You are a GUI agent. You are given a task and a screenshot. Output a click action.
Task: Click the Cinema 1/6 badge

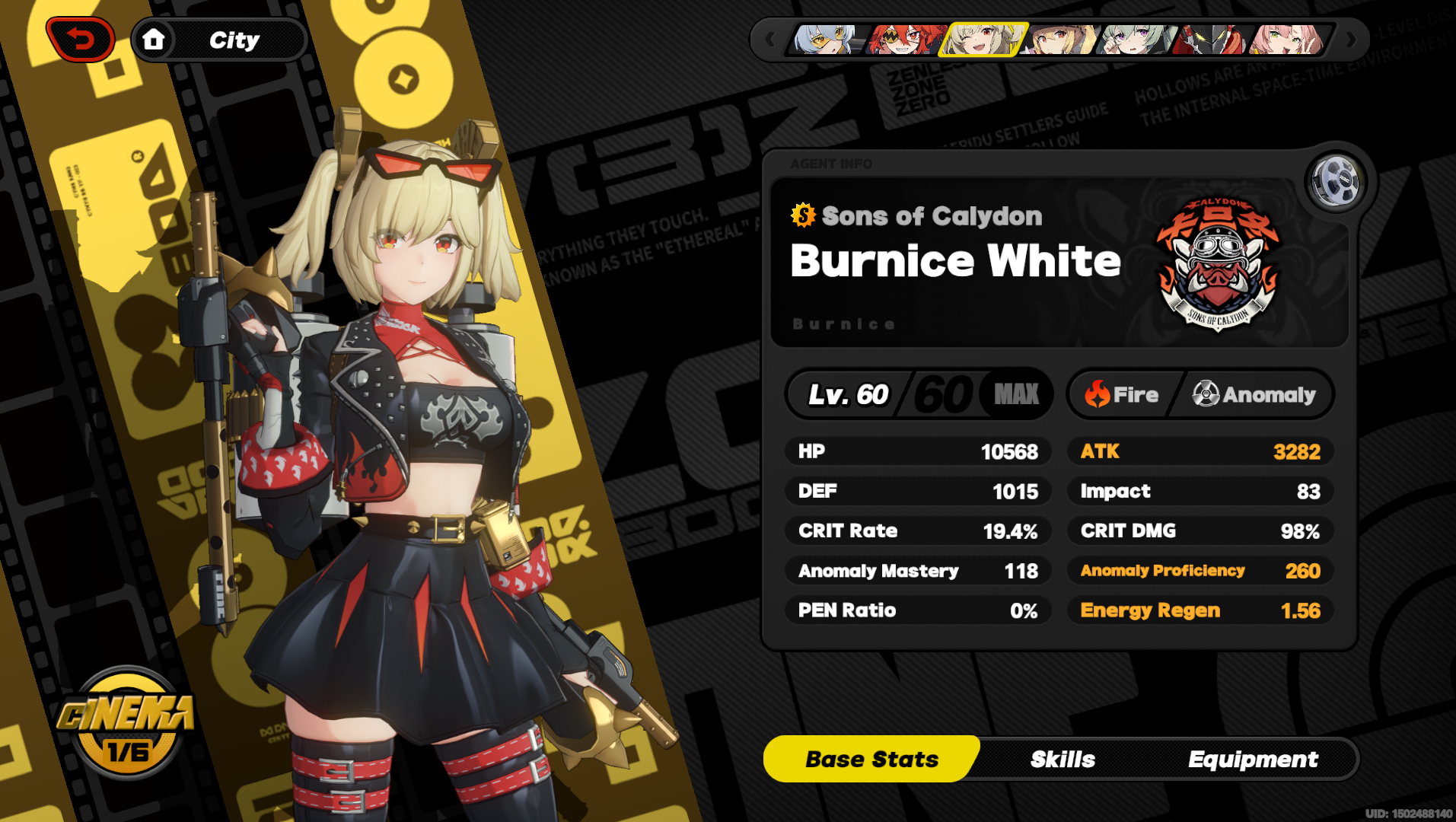128,746
